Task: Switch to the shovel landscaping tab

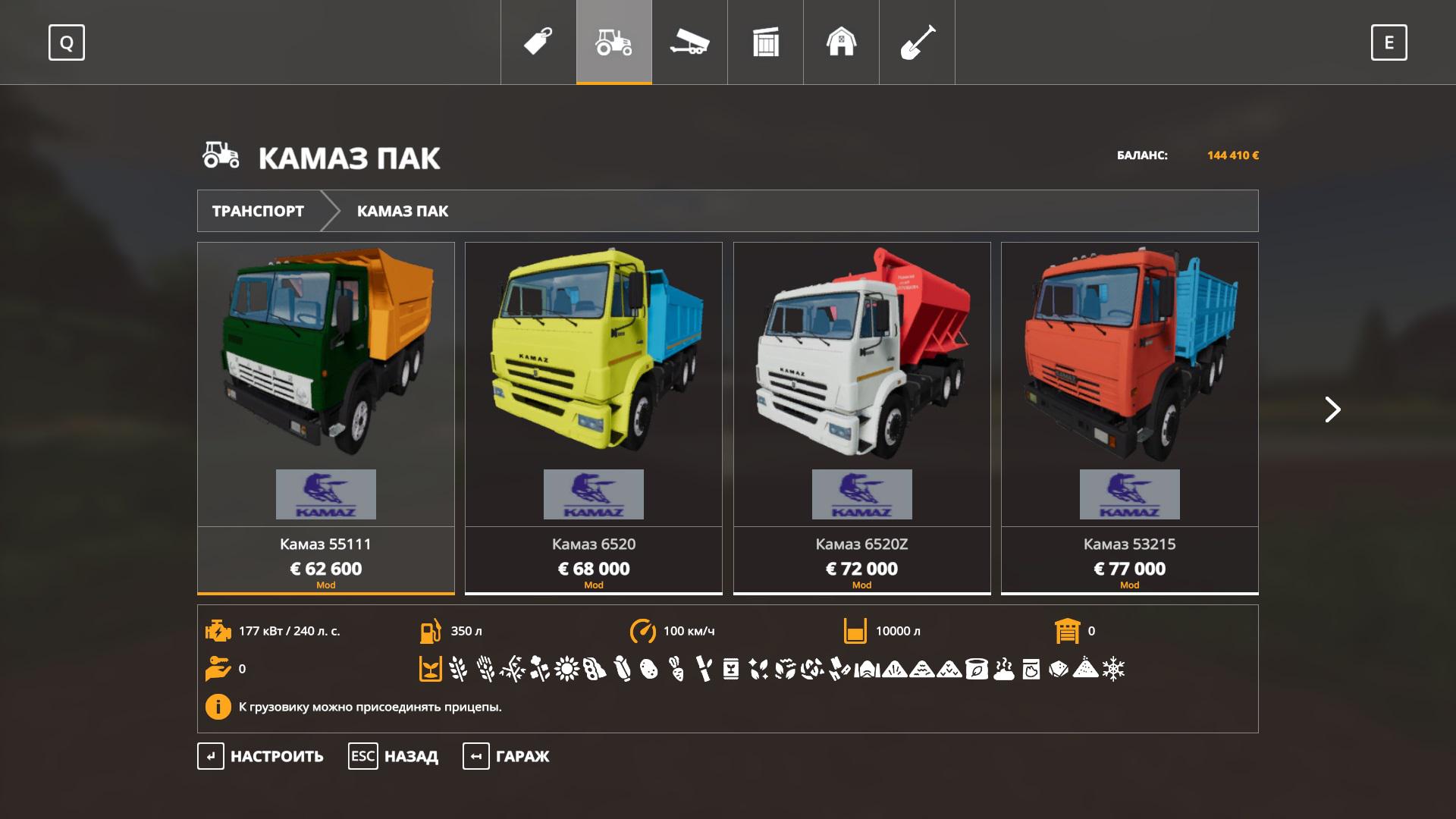Action: [x=918, y=42]
